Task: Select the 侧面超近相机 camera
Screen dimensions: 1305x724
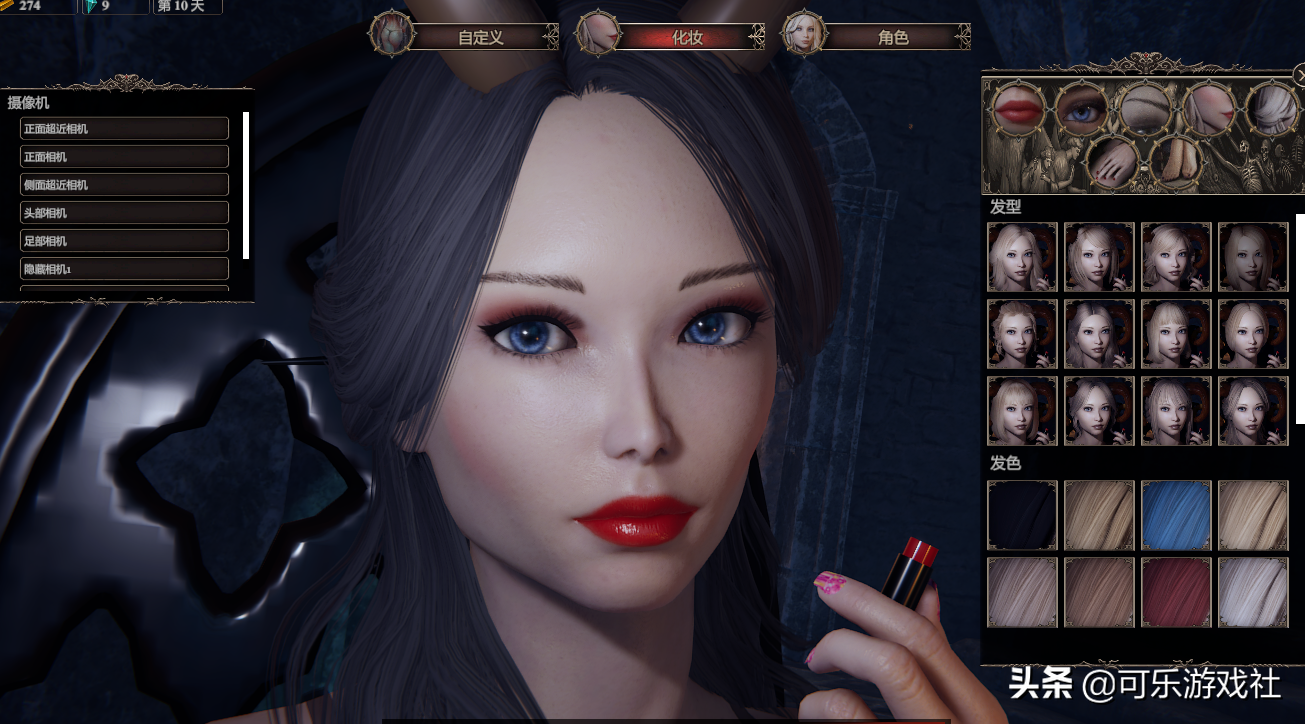Action: click(124, 185)
